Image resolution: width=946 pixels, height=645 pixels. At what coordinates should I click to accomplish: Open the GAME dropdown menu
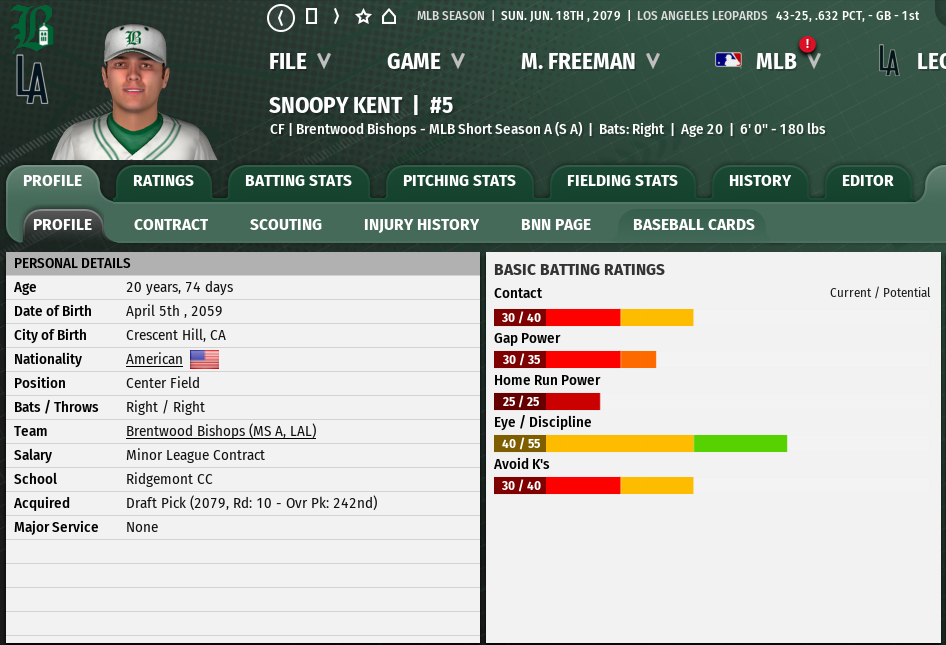[425, 61]
